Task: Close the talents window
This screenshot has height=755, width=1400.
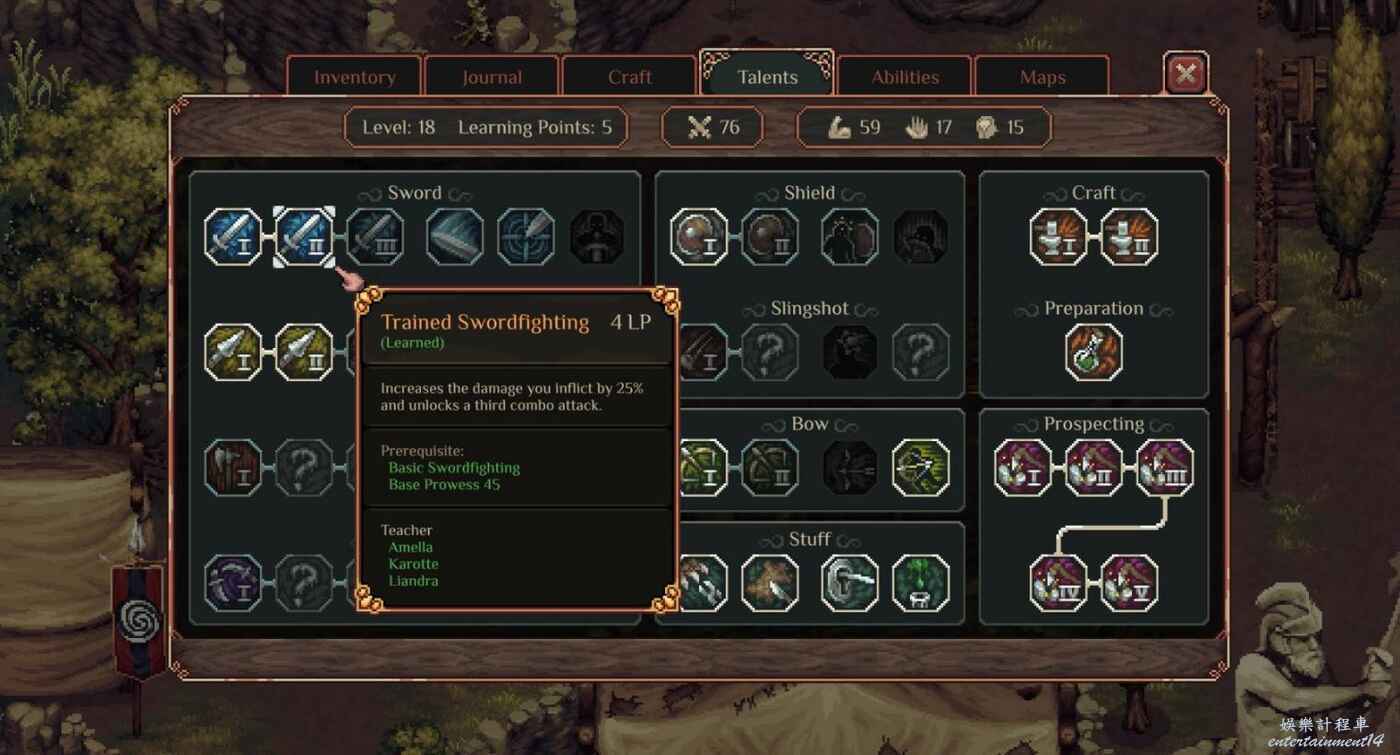Action: coord(1186,73)
